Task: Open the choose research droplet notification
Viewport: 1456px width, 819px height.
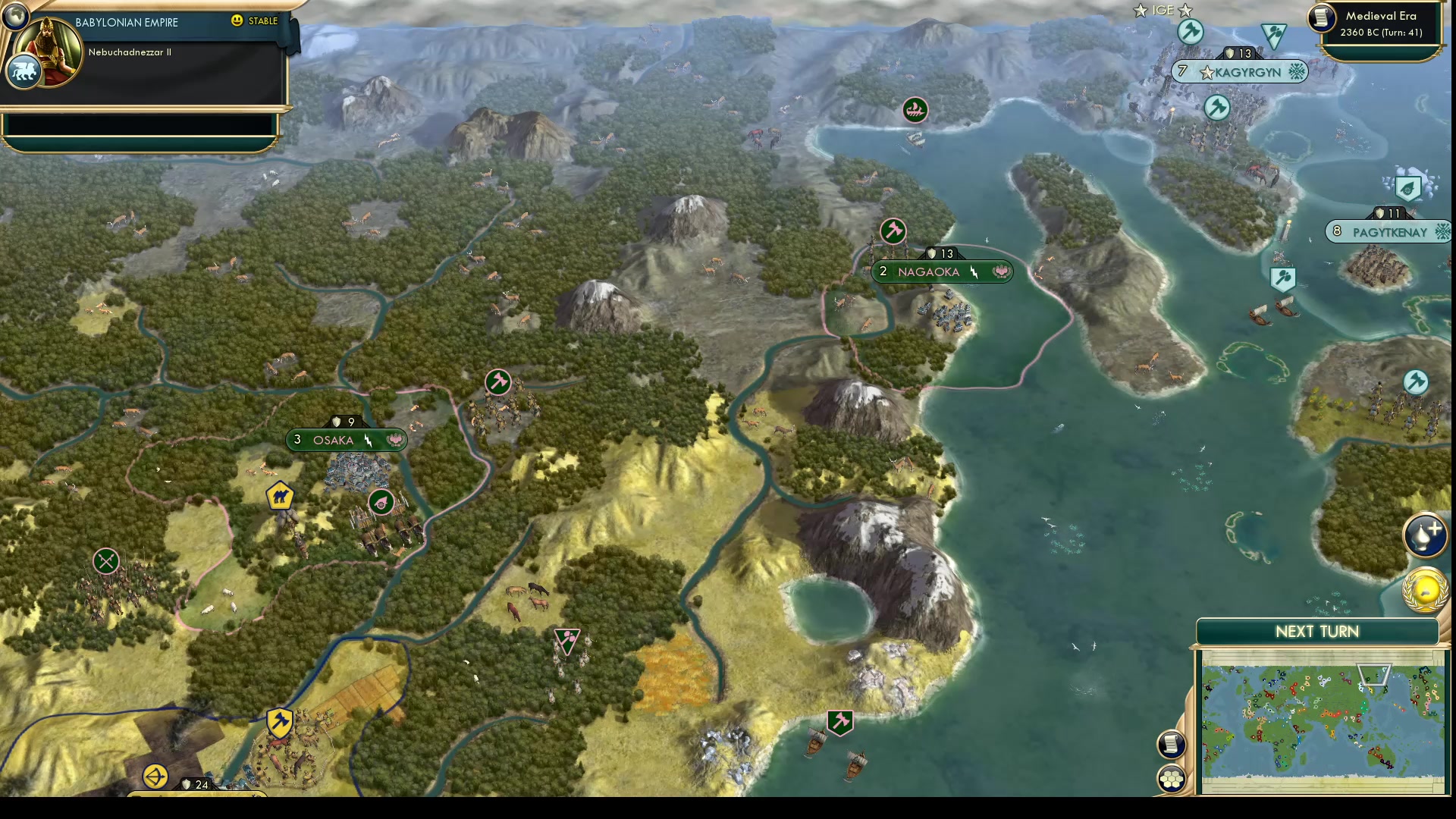Action: pyautogui.click(x=1426, y=534)
